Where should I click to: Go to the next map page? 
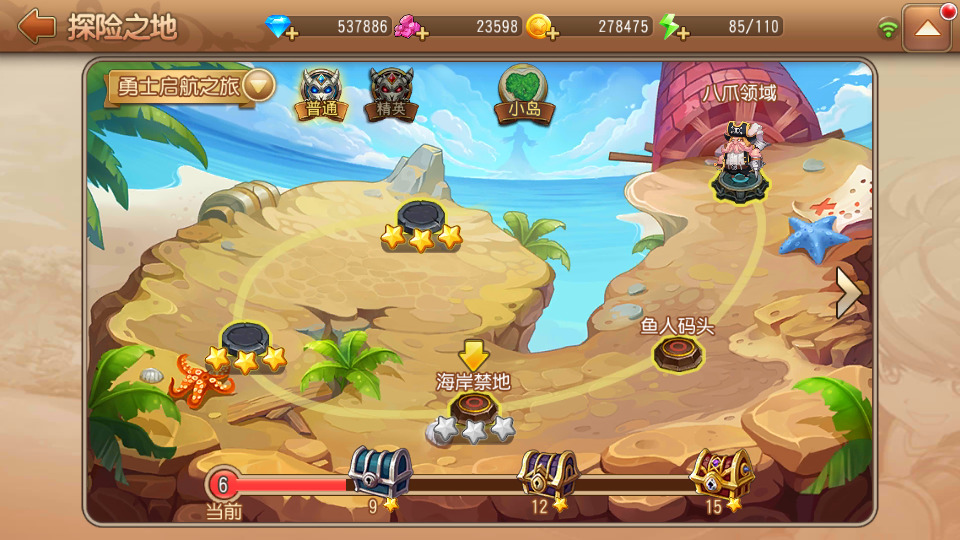click(849, 293)
